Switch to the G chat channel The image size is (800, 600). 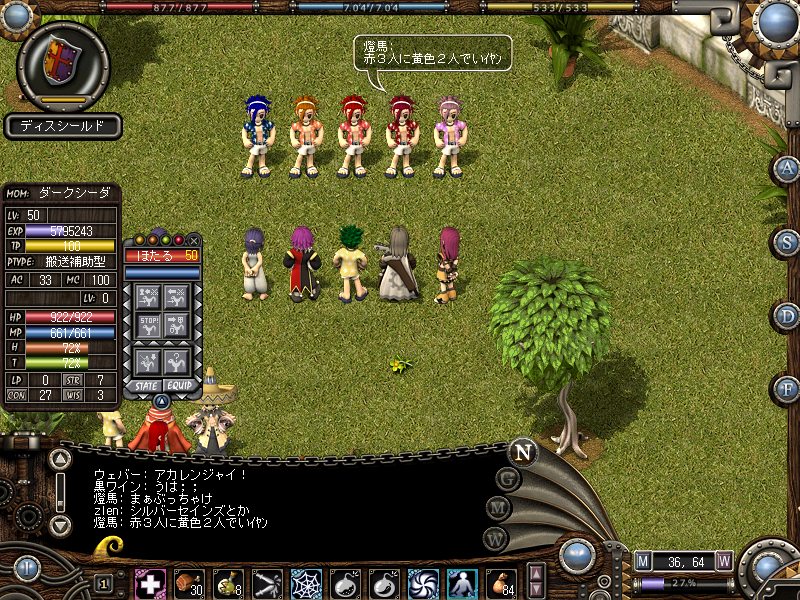(x=508, y=479)
